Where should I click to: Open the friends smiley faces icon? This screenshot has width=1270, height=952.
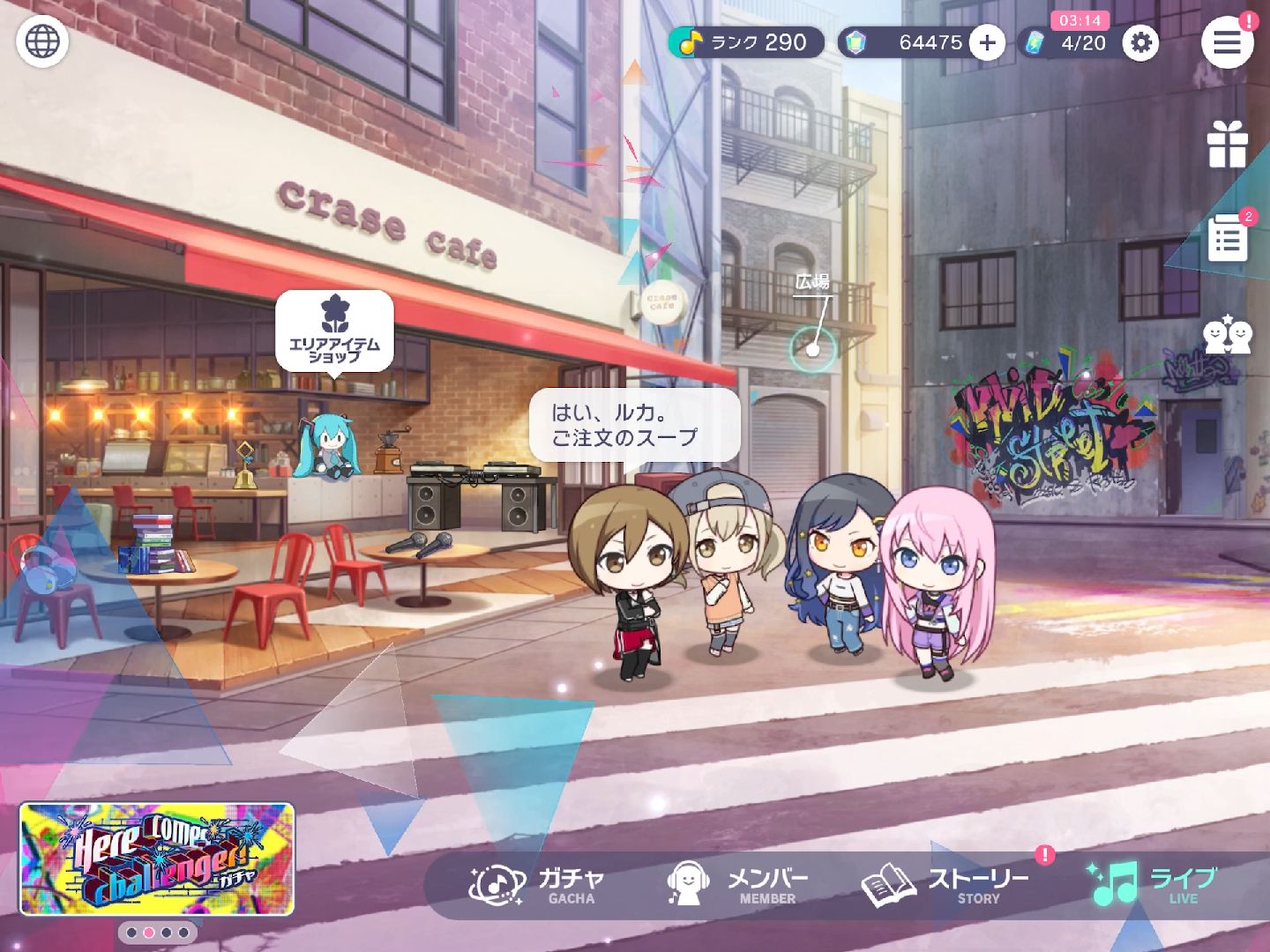1227,335
